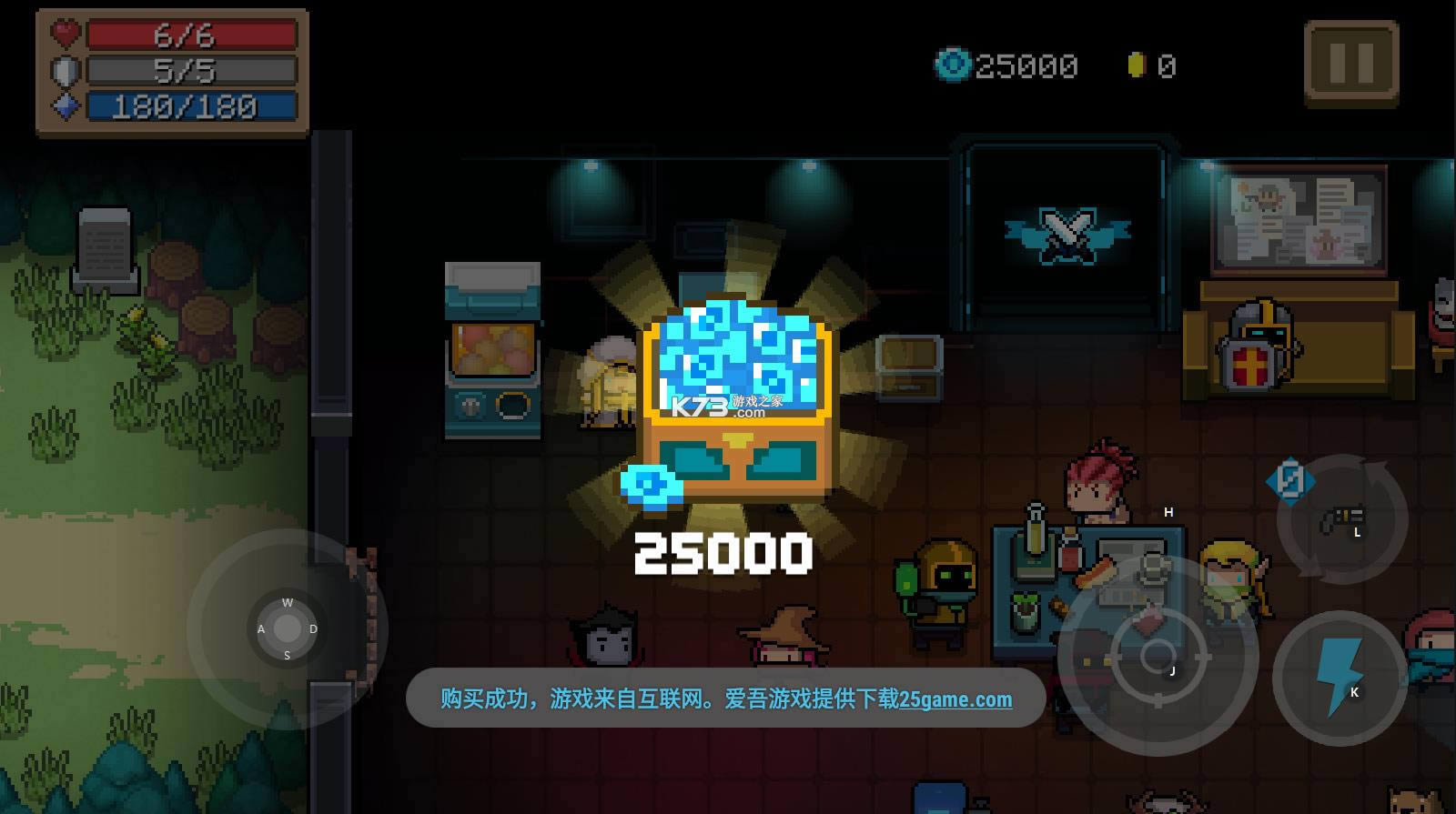Tap the virtual joystick center
The width and height of the screenshot is (1456, 814).
coord(288,628)
